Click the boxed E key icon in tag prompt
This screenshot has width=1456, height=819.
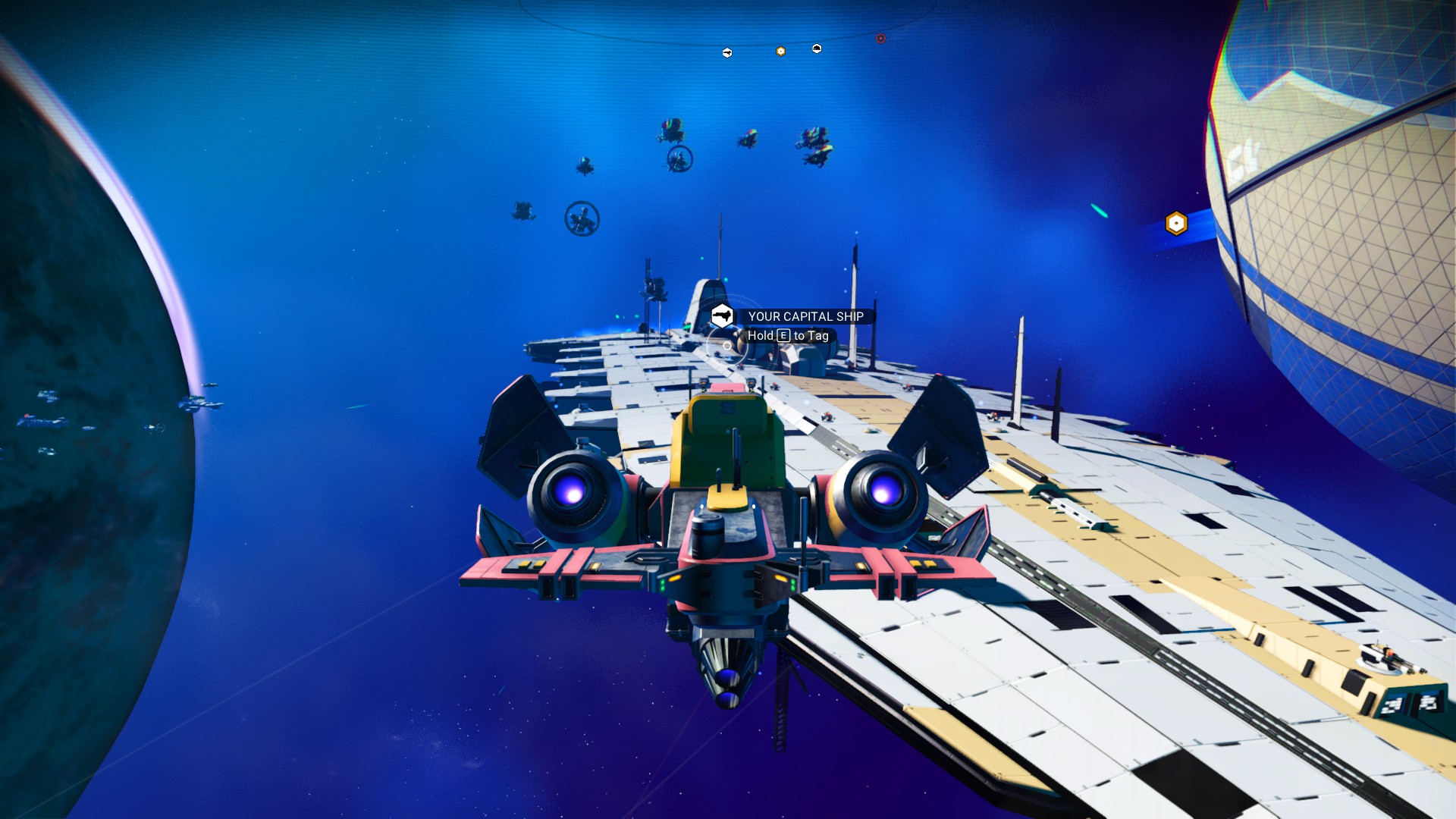tap(784, 335)
